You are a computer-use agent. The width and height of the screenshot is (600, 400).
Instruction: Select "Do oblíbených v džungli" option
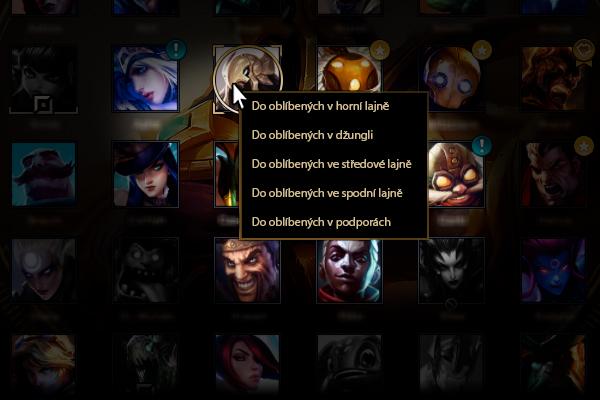coord(312,133)
